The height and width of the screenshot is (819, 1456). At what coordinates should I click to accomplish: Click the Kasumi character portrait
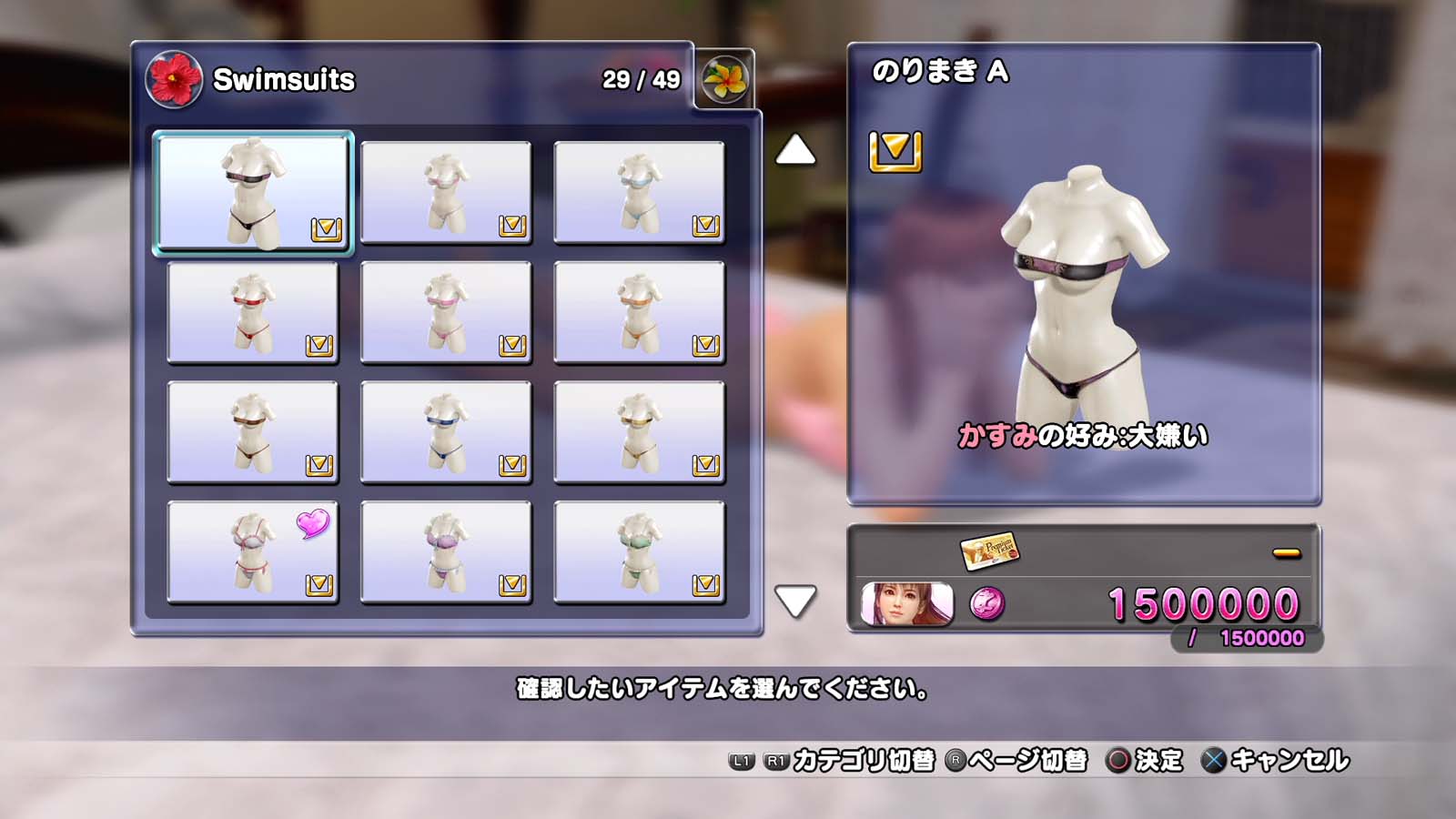[906, 604]
